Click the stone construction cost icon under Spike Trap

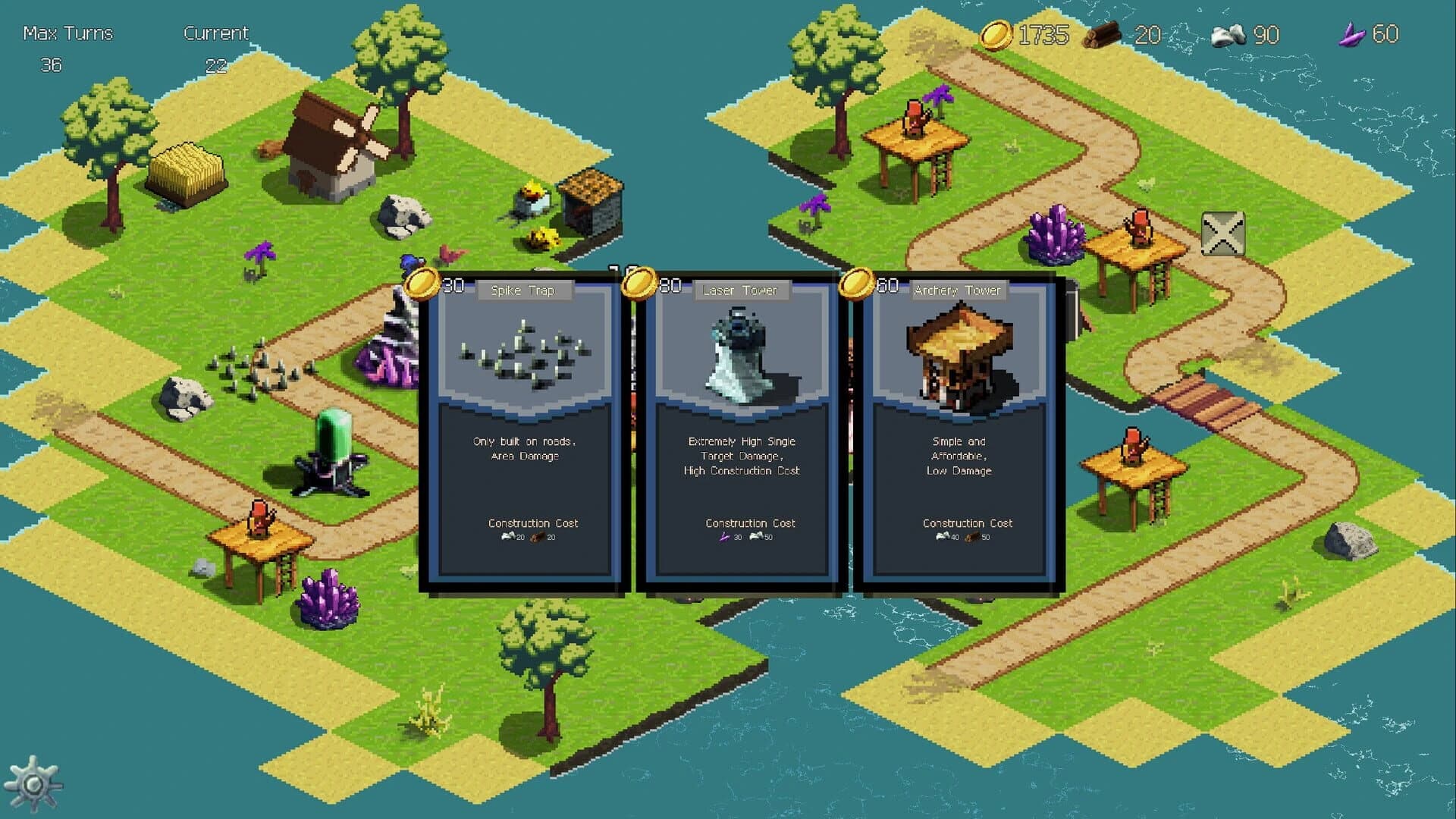tap(510, 537)
